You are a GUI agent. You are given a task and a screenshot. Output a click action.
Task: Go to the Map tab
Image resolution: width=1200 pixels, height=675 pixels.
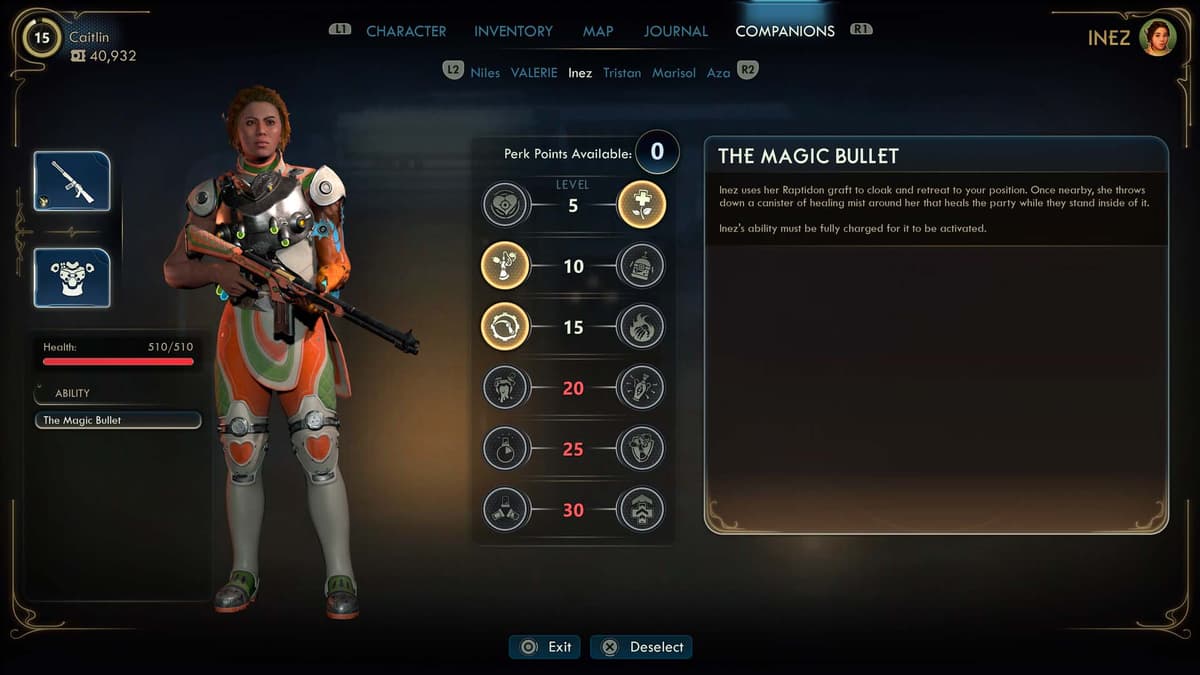(x=598, y=31)
